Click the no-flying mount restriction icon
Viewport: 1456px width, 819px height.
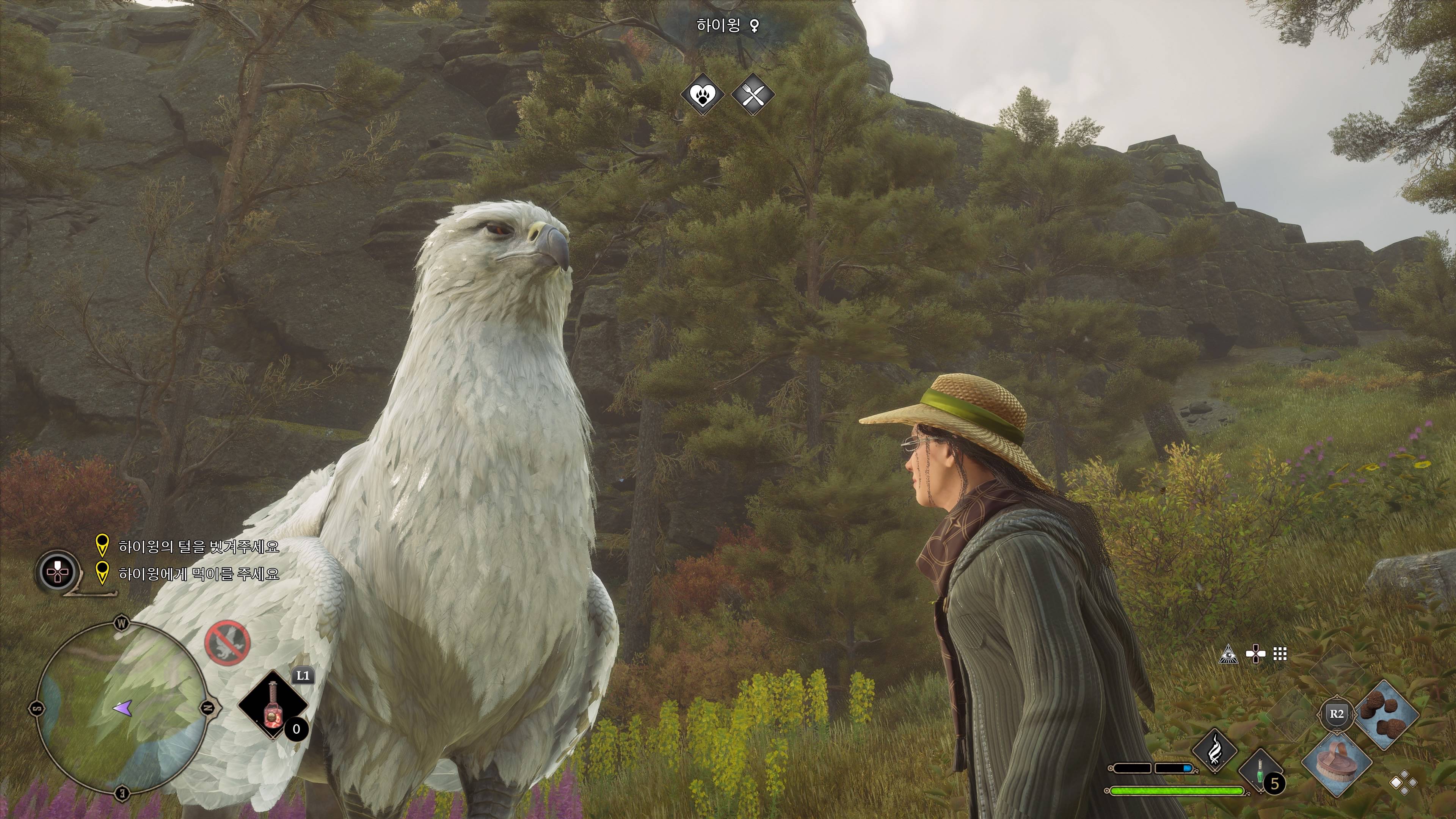[227, 643]
